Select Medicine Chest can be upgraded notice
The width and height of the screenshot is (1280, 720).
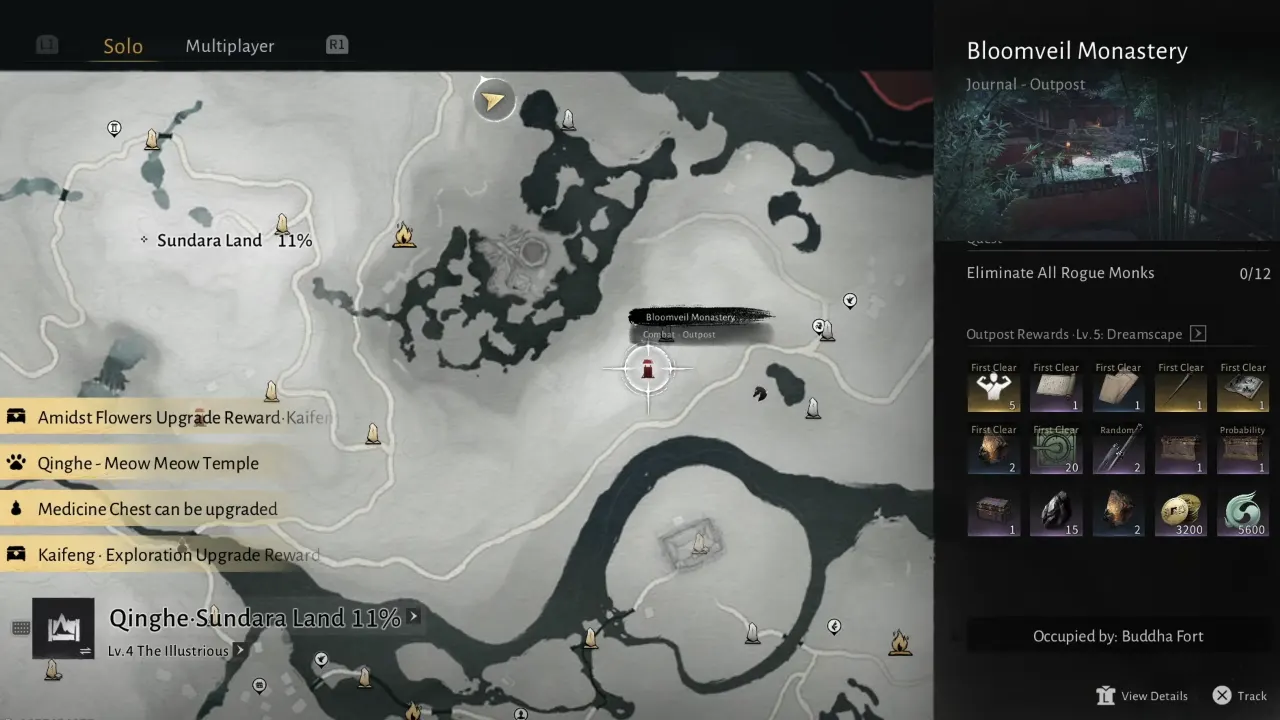pos(157,509)
